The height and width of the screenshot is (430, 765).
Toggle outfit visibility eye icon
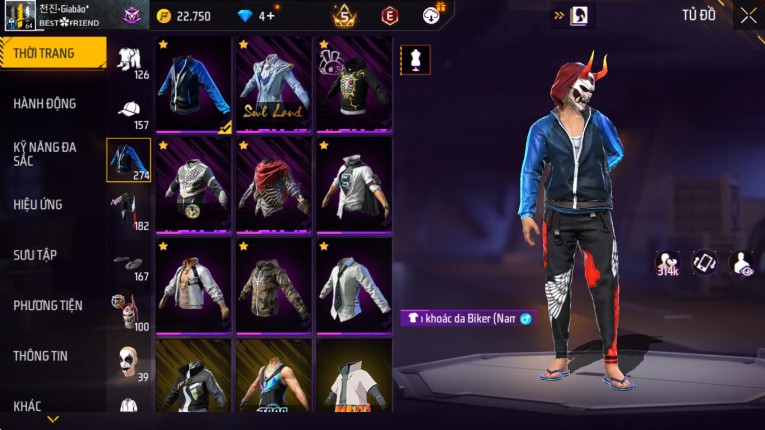tap(741, 263)
